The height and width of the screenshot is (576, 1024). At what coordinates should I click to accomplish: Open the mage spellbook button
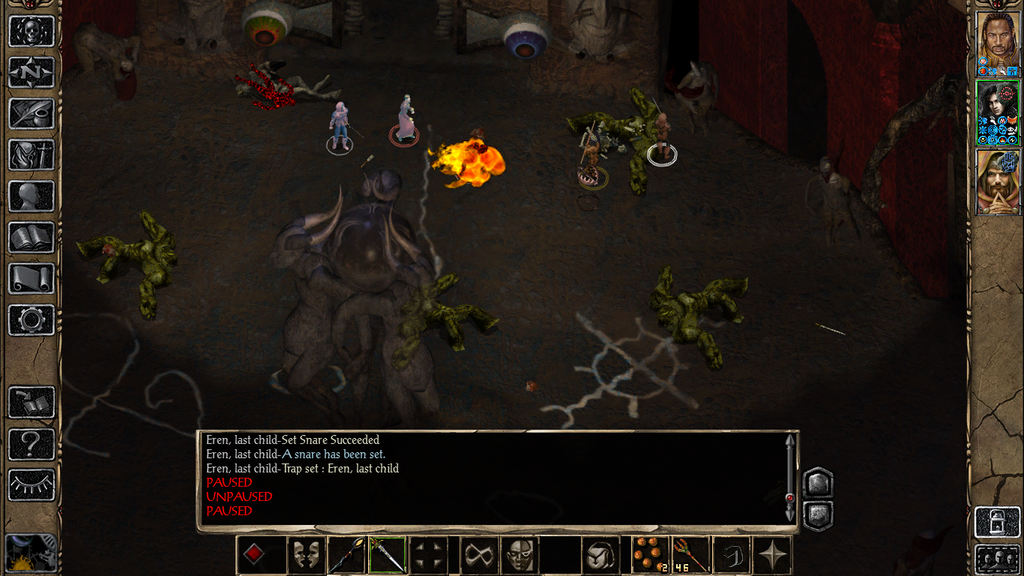[31, 237]
